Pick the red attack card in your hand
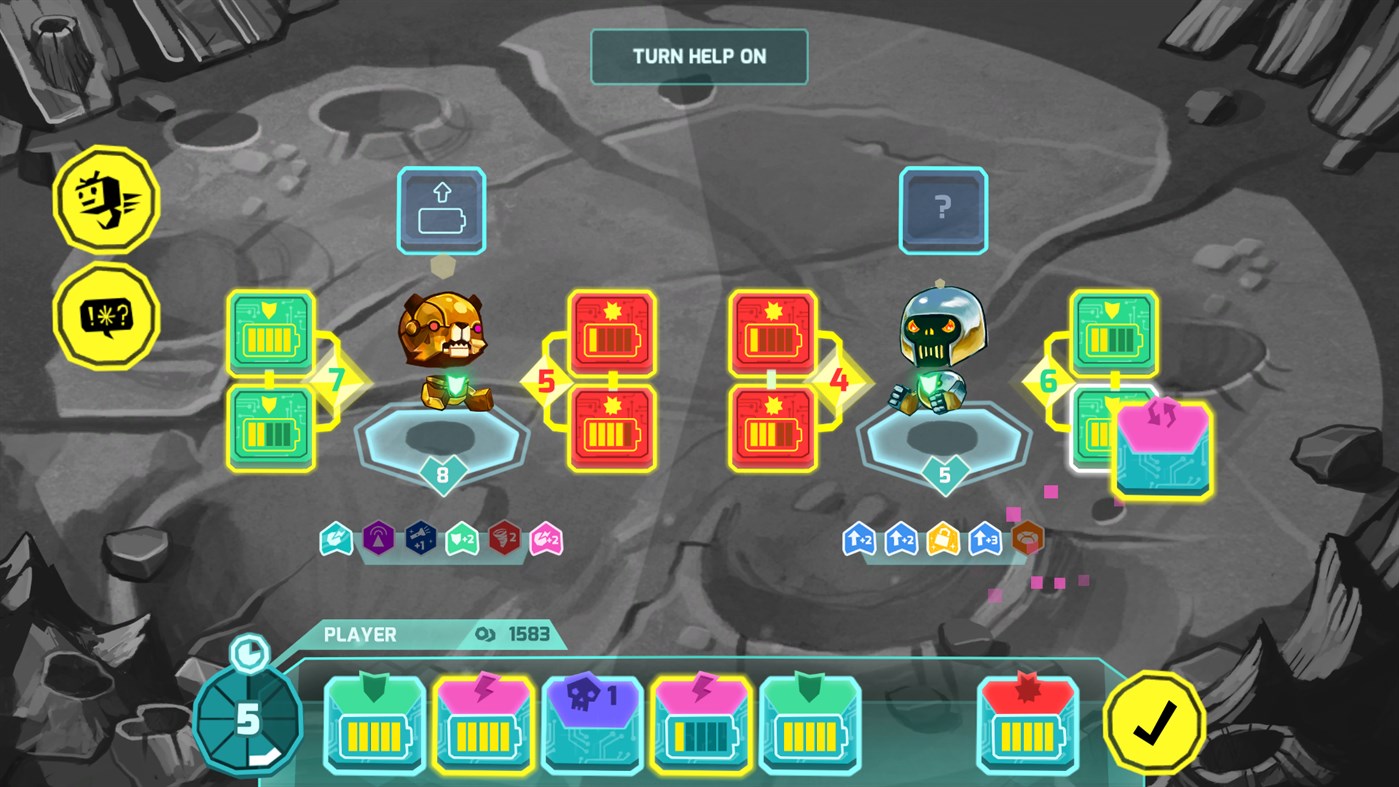The width and height of the screenshot is (1399, 787). point(1026,725)
